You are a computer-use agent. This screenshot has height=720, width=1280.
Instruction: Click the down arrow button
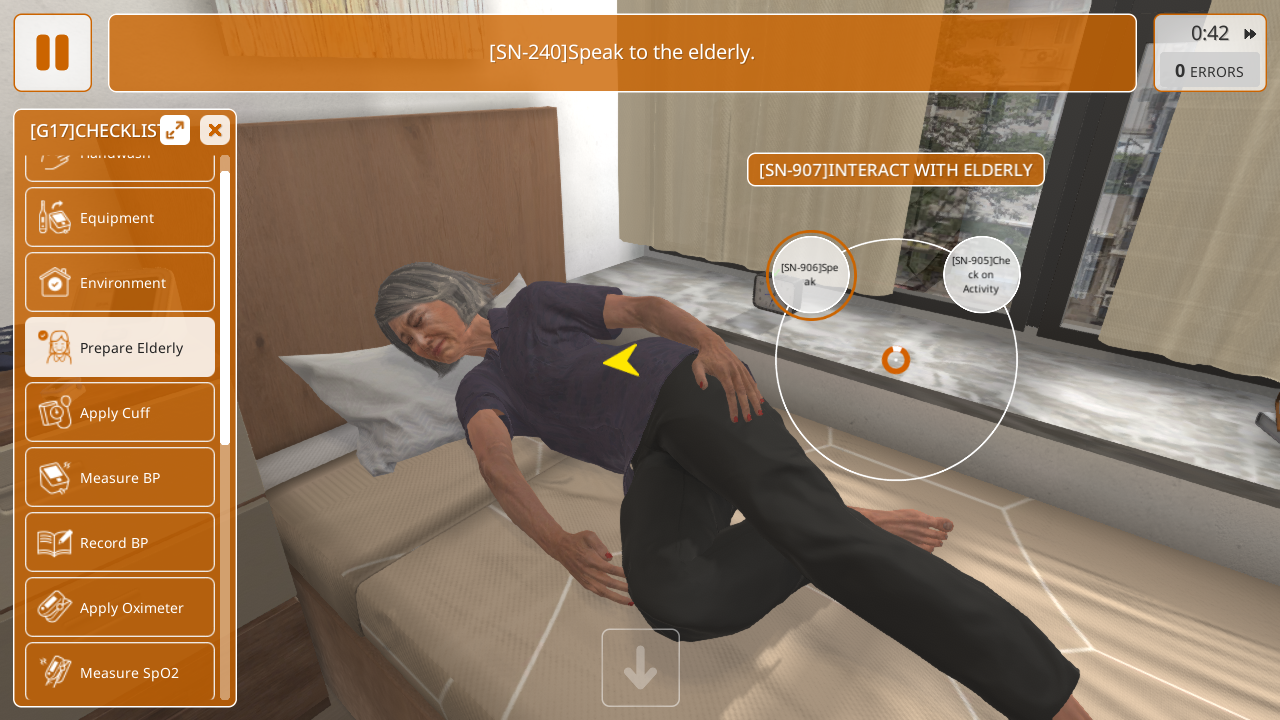(x=640, y=668)
